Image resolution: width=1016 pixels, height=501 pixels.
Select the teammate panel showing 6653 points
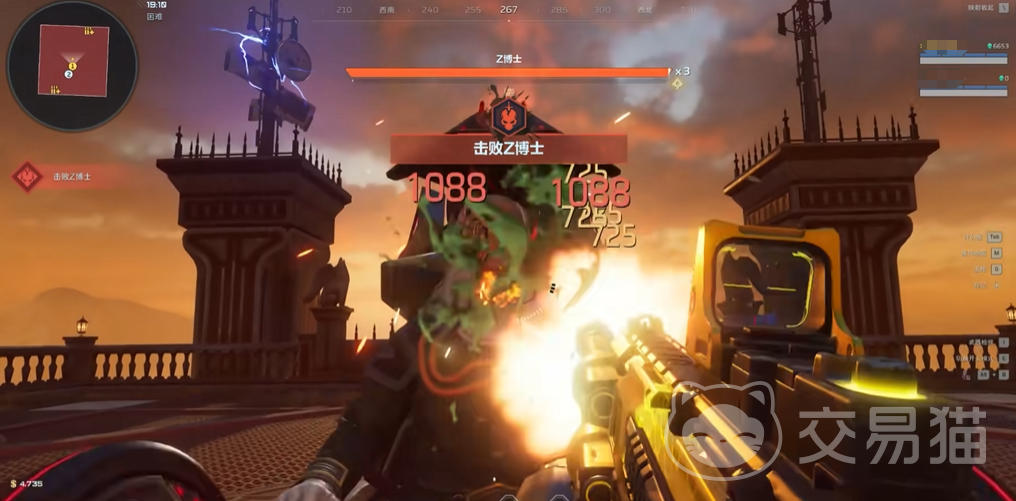pos(963,52)
